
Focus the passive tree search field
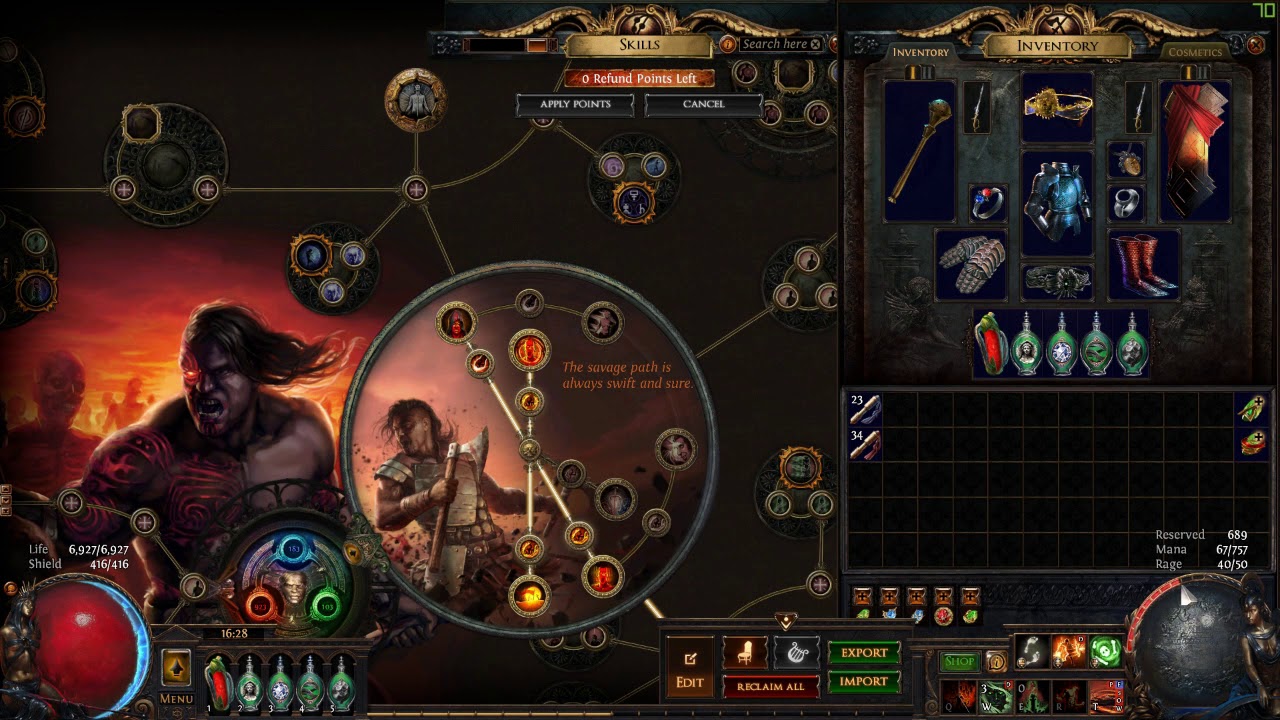pyautogui.click(x=774, y=44)
